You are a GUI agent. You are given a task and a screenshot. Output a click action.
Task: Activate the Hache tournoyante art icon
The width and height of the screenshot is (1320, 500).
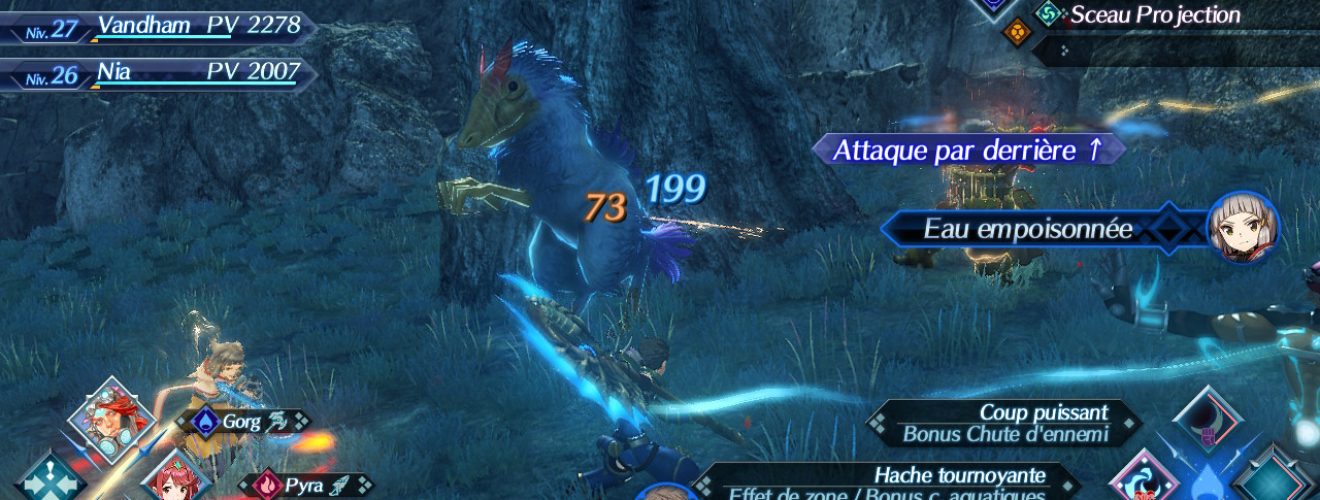[1145, 478]
